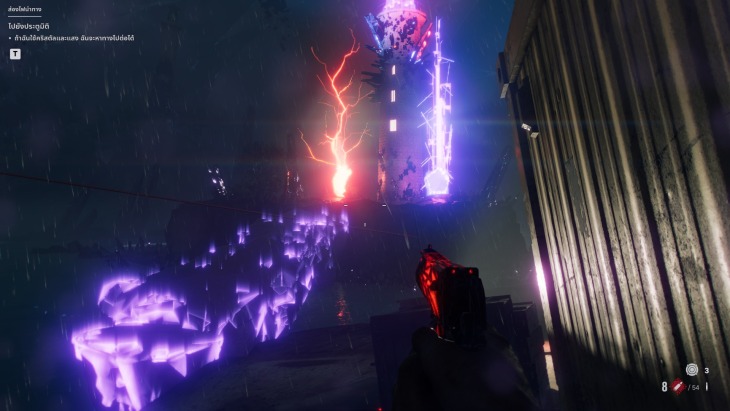Click the red bullet ammo type icon
The height and width of the screenshot is (411, 730).
pos(677,387)
